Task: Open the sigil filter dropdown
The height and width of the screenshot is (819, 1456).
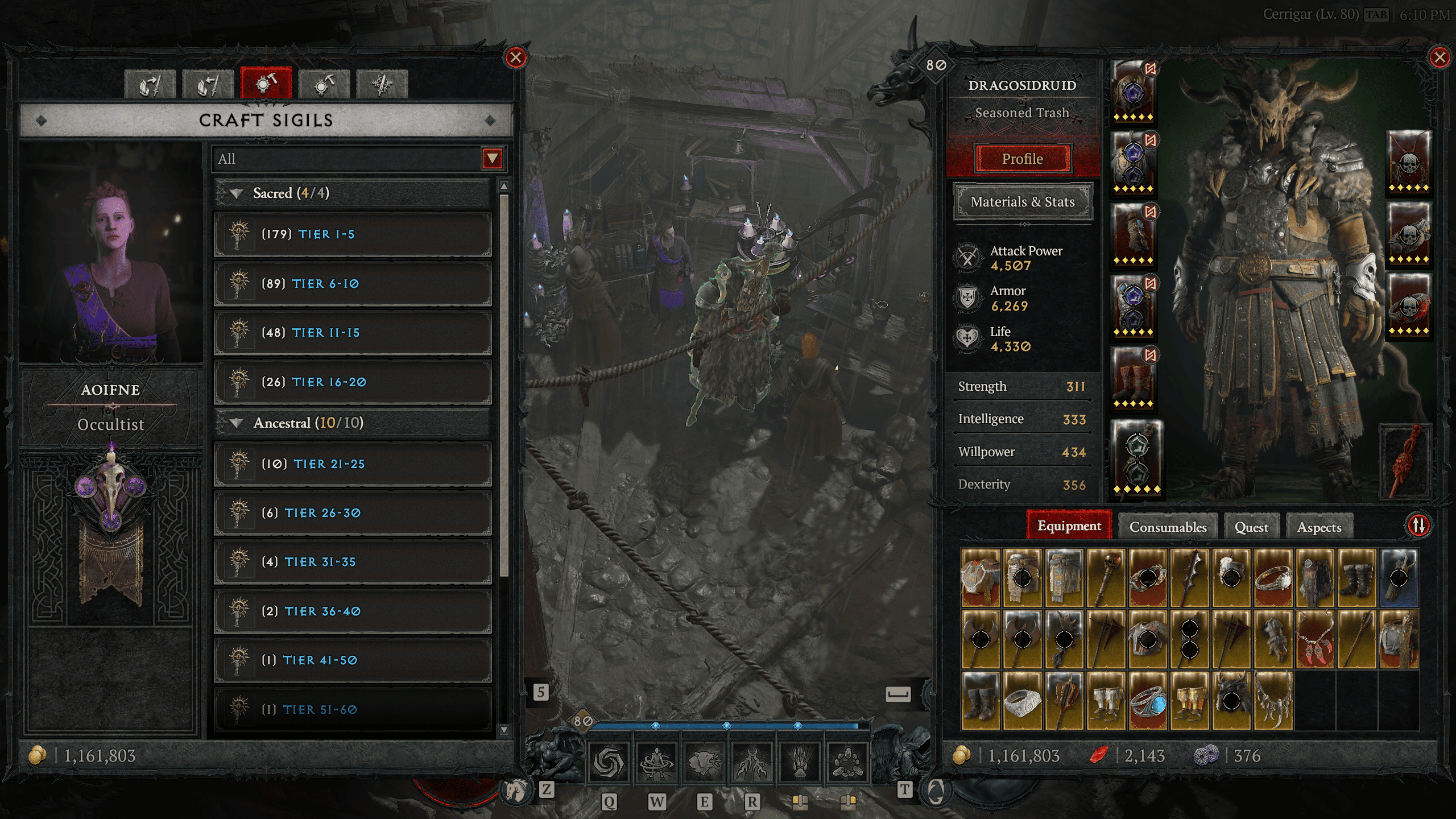Action: [x=492, y=159]
